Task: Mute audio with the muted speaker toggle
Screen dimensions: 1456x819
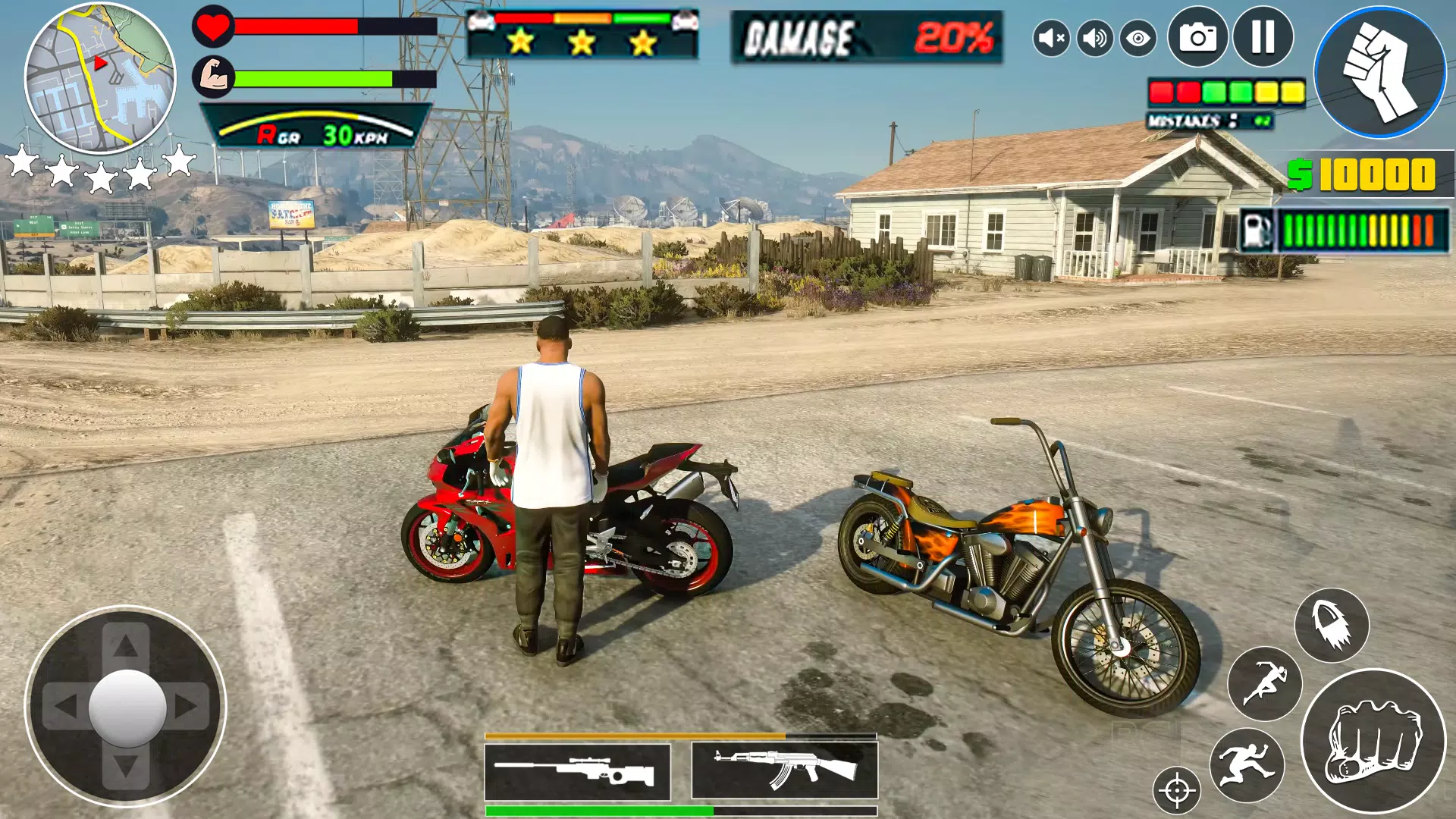Action: pyautogui.click(x=1050, y=37)
